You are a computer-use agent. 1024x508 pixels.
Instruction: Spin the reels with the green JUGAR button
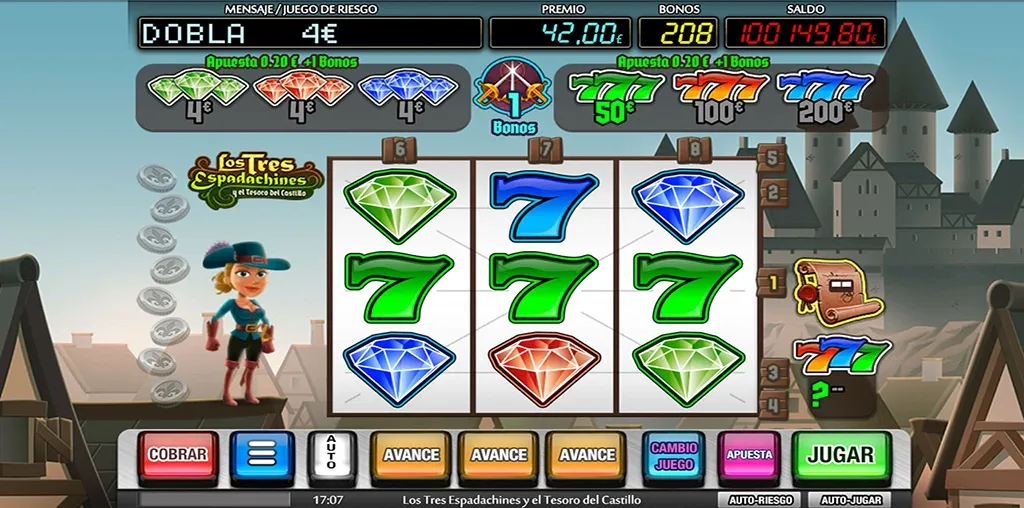(841, 455)
